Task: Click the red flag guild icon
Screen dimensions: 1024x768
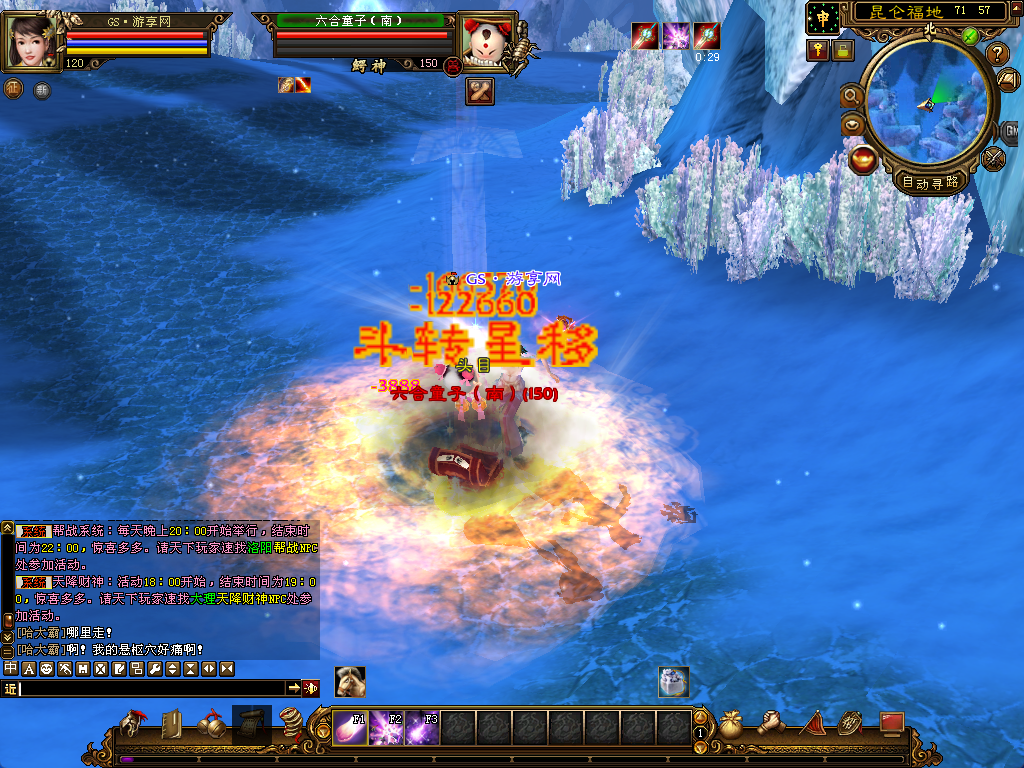Action: 812,724
